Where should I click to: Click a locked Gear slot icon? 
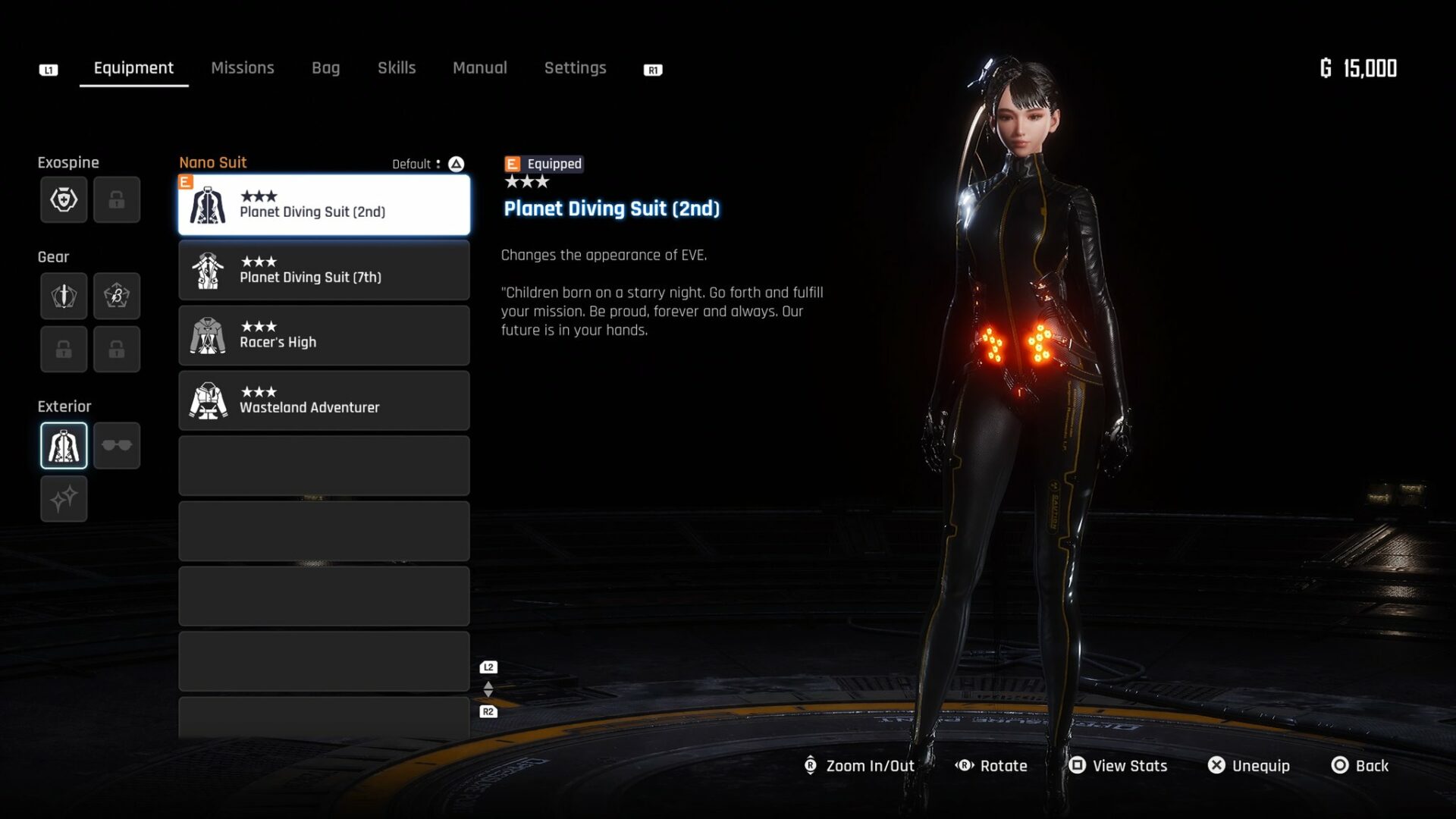tap(64, 349)
